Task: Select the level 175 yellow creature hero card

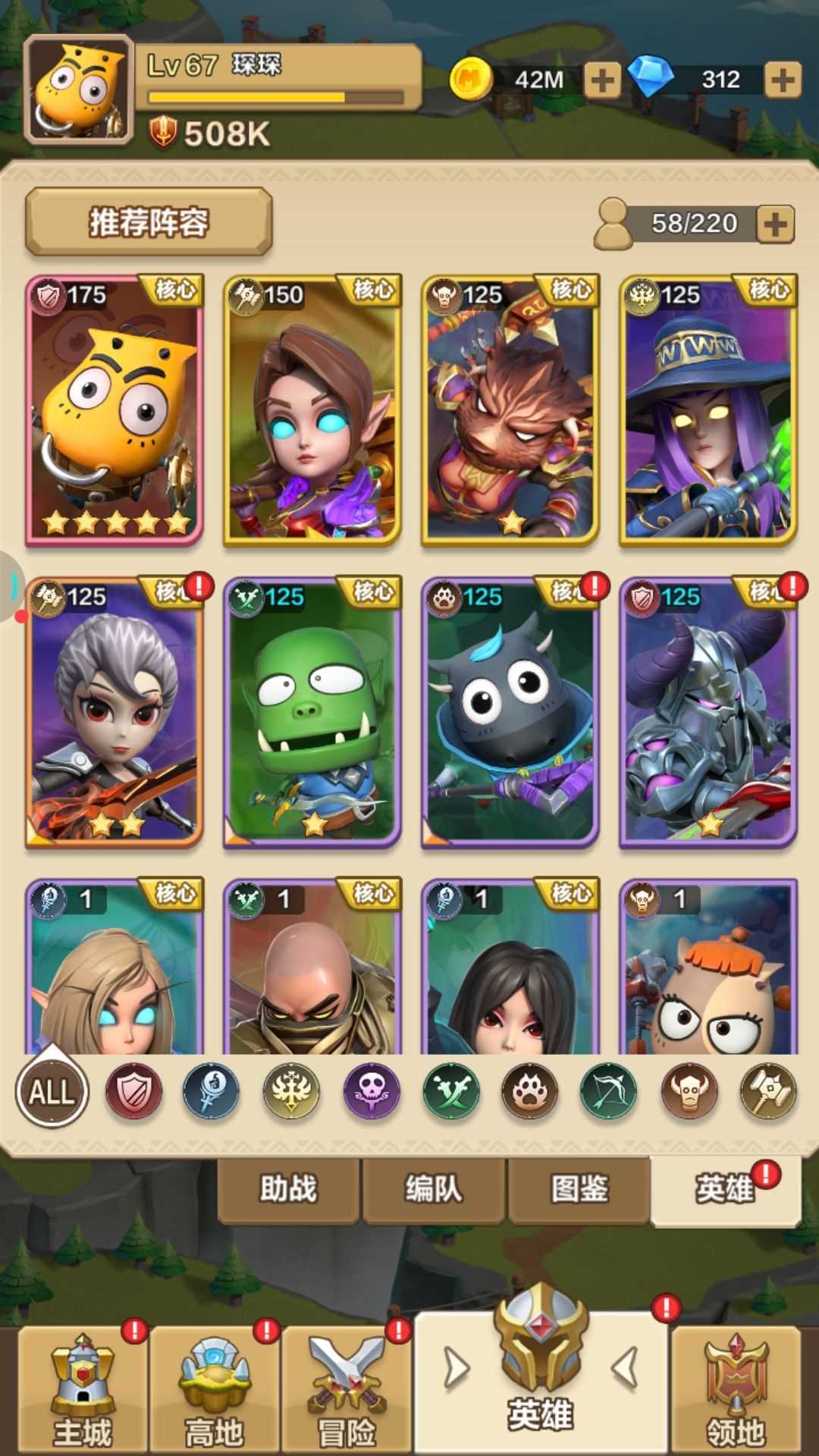Action: pos(115,410)
